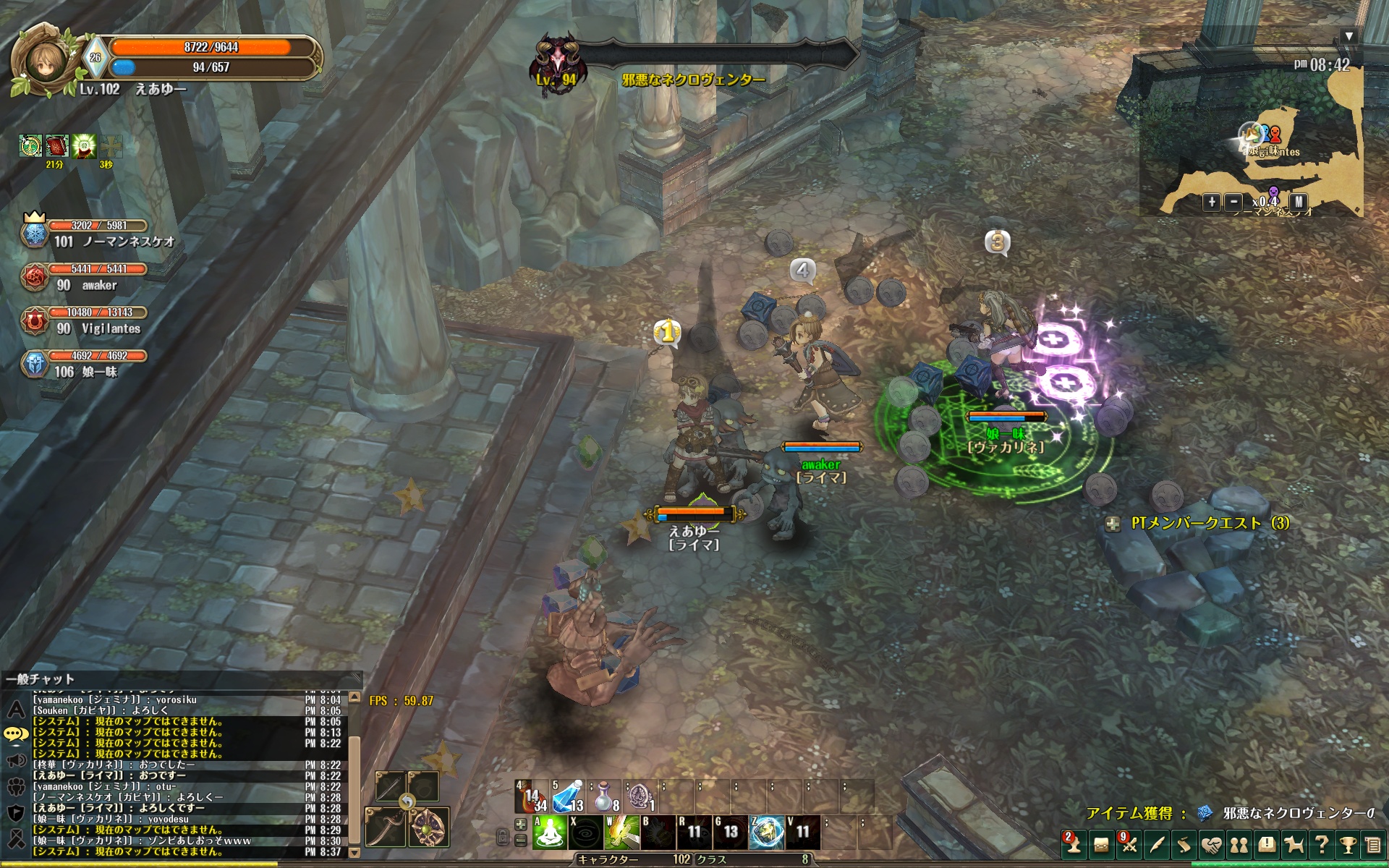Toggle the hotbar padlock icon
The width and height of the screenshot is (1389, 868).
(x=502, y=838)
